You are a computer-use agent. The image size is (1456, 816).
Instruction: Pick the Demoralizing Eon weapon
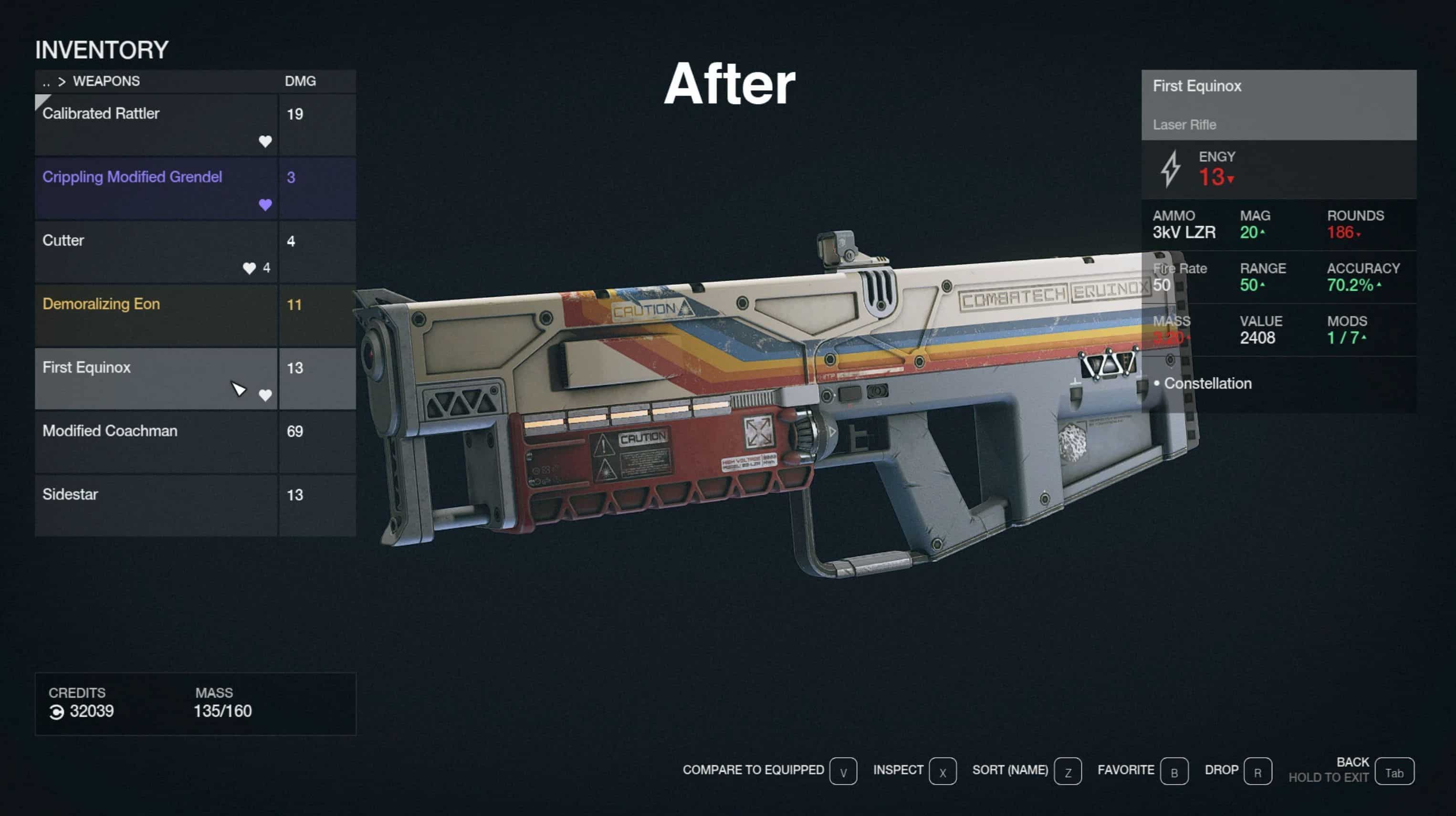(157, 315)
